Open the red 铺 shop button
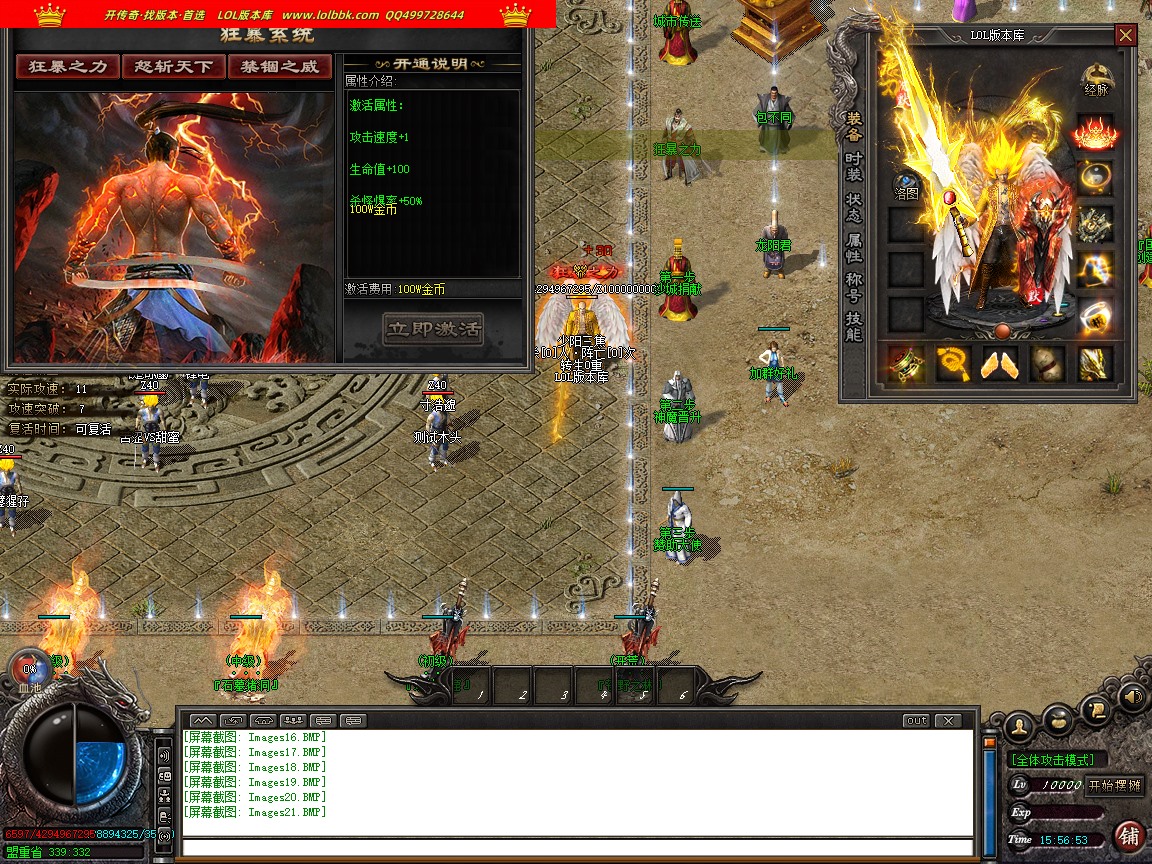 1130,835
